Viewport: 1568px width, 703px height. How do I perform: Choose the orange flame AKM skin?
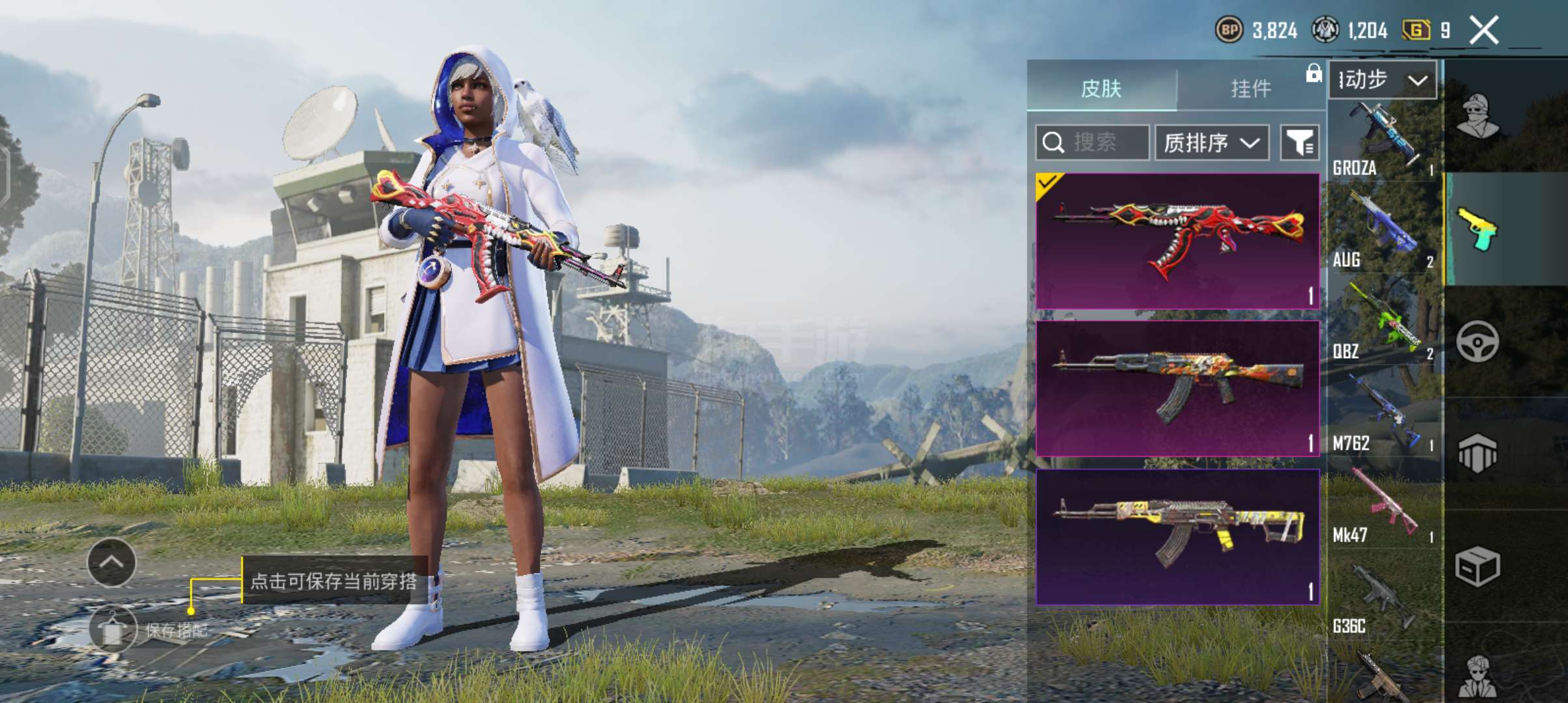[x=1177, y=389]
